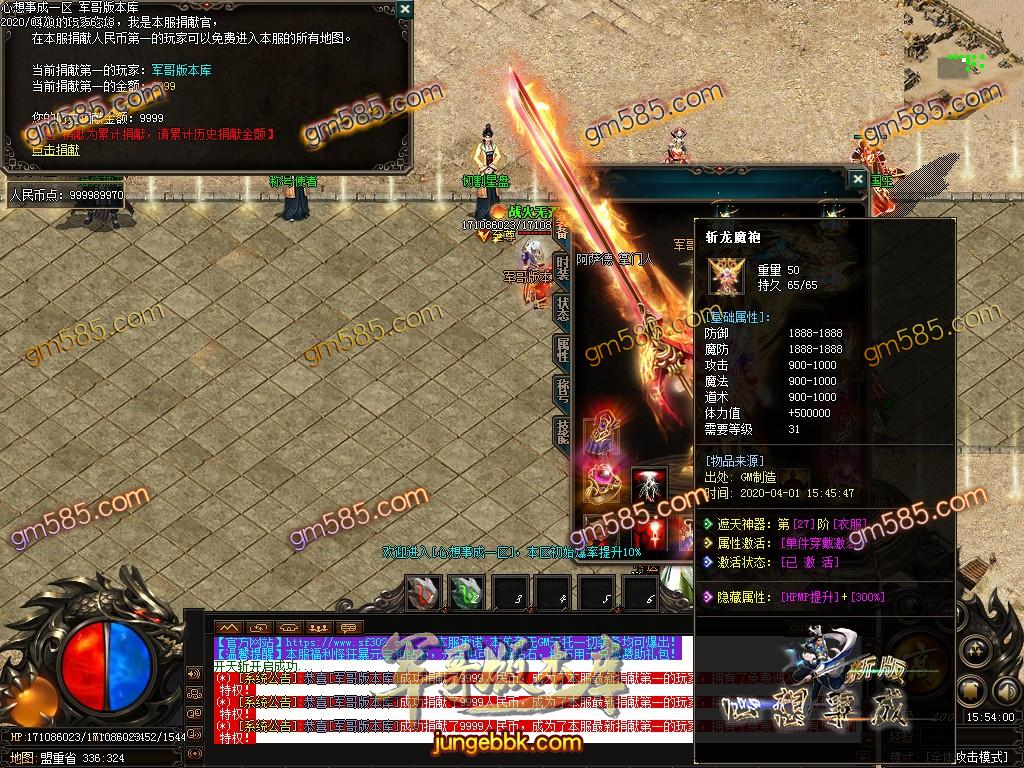Click the speech bubble chat button
Viewport: 1024px width, 768px height.
[x=349, y=627]
